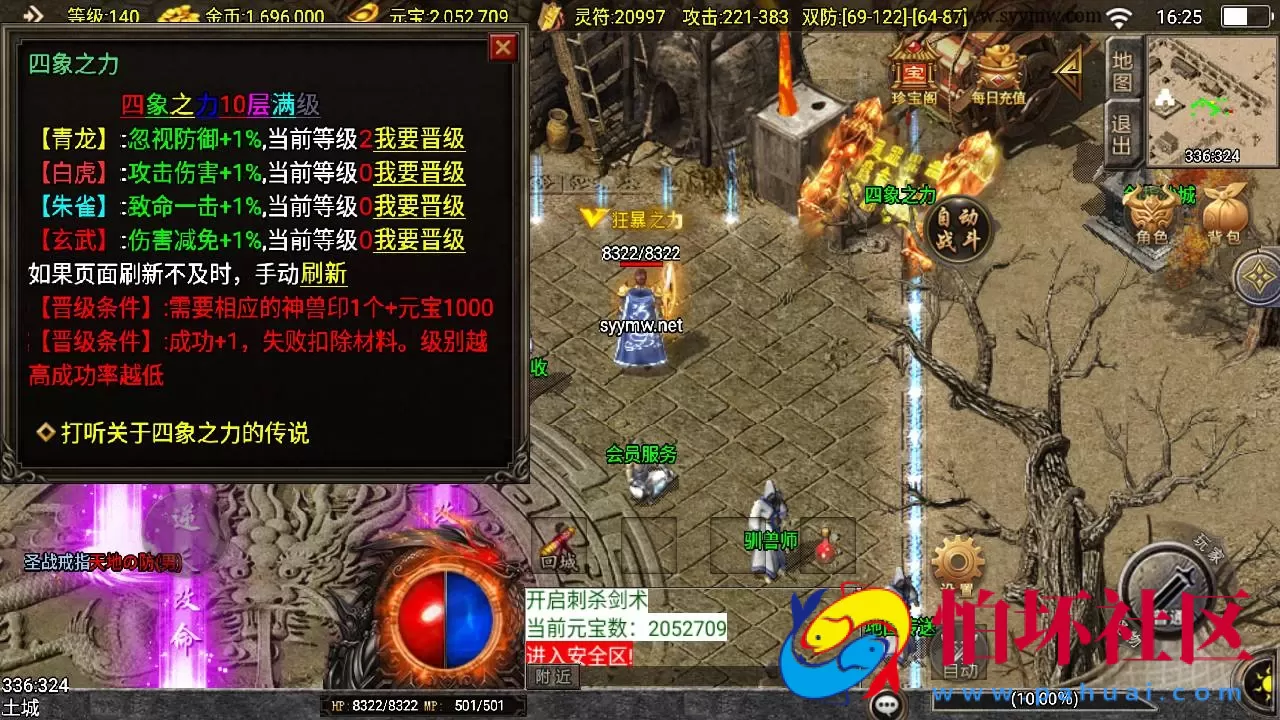Close the 四象之力 dialog

503,48
